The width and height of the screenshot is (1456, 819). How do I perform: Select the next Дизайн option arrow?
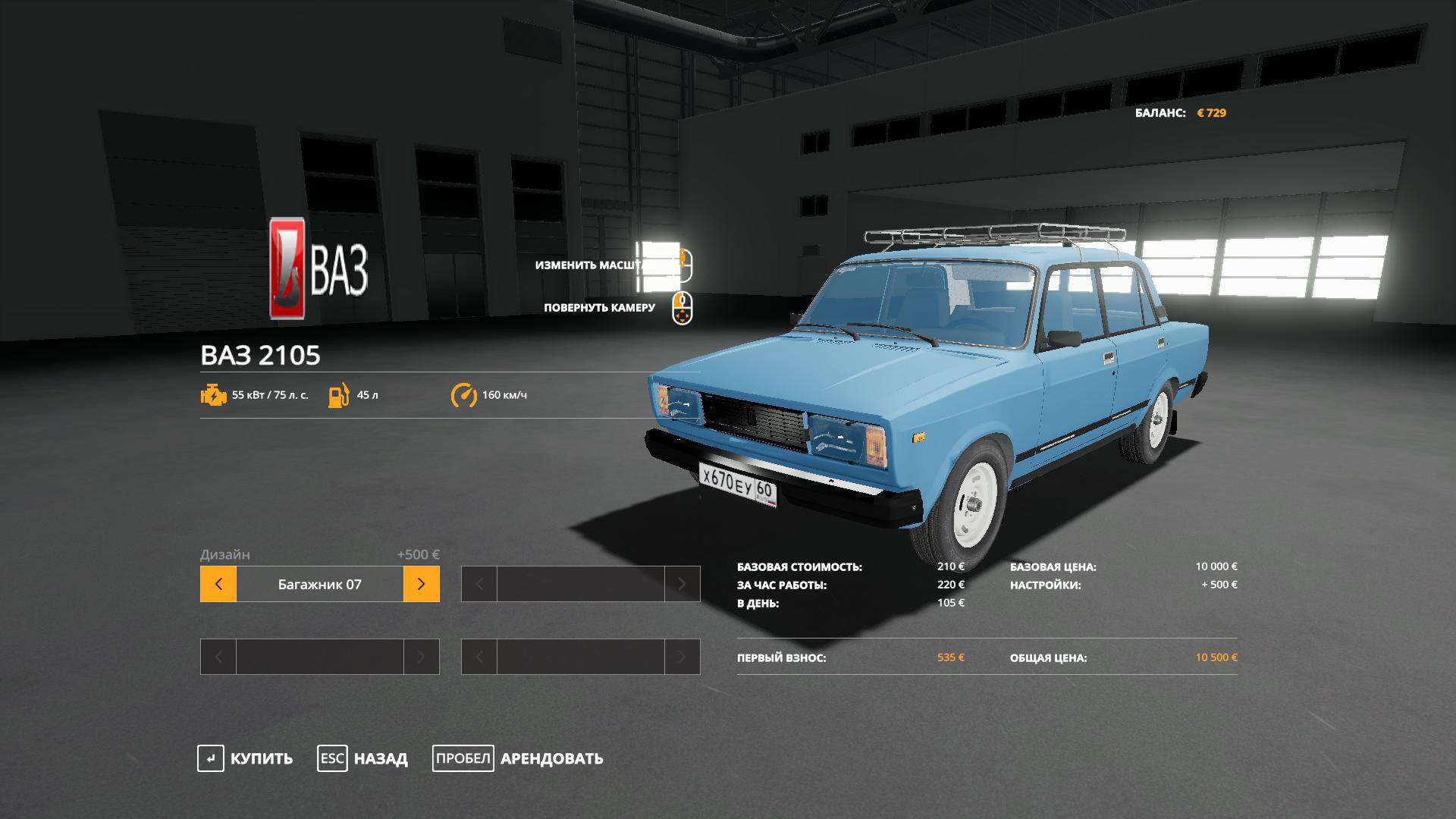pyautogui.click(x=421, y=584)
